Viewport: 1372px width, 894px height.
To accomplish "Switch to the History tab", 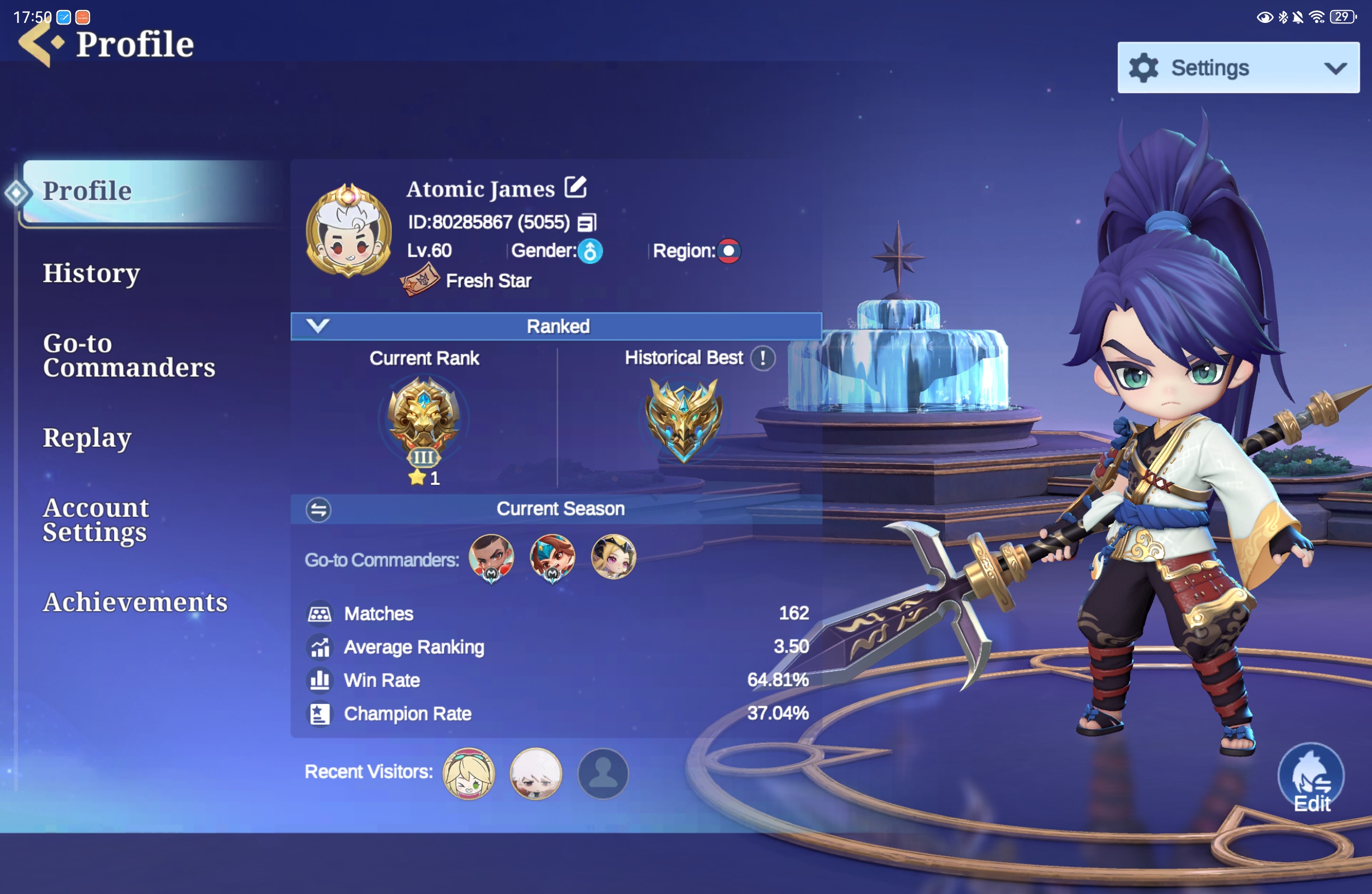I will pos(91,273).
